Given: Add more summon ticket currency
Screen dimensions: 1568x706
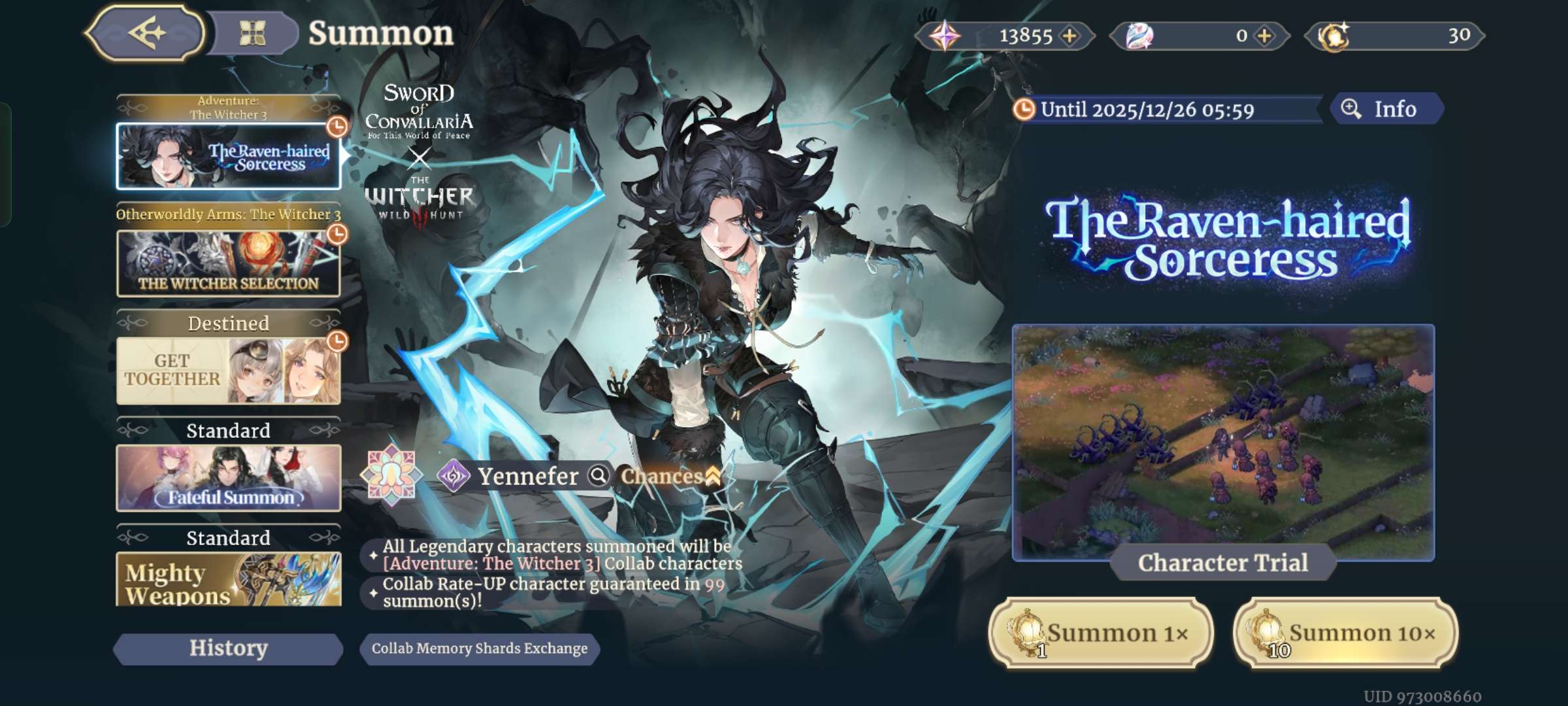Looking at the screenshot, I should tap(1265, 36).
